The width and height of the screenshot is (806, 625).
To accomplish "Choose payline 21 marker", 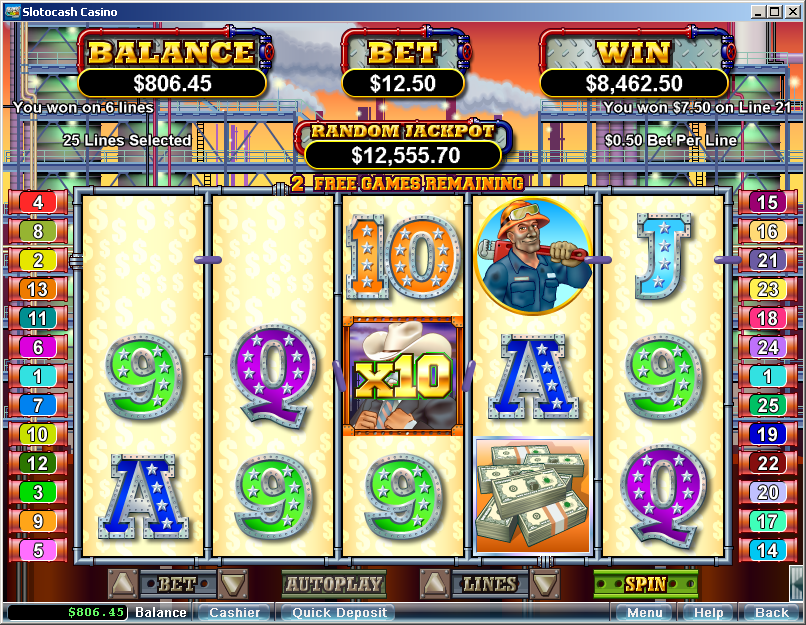I will [767, 260].
